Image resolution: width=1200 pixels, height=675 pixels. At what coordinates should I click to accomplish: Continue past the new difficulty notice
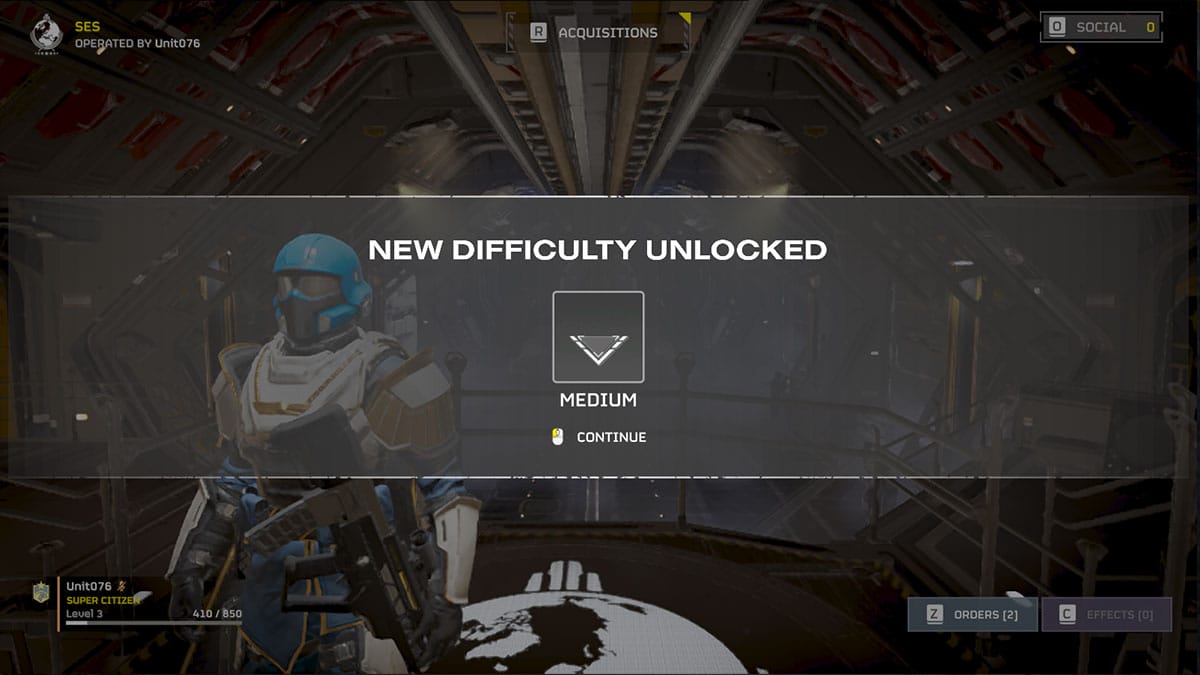[599, 437]
